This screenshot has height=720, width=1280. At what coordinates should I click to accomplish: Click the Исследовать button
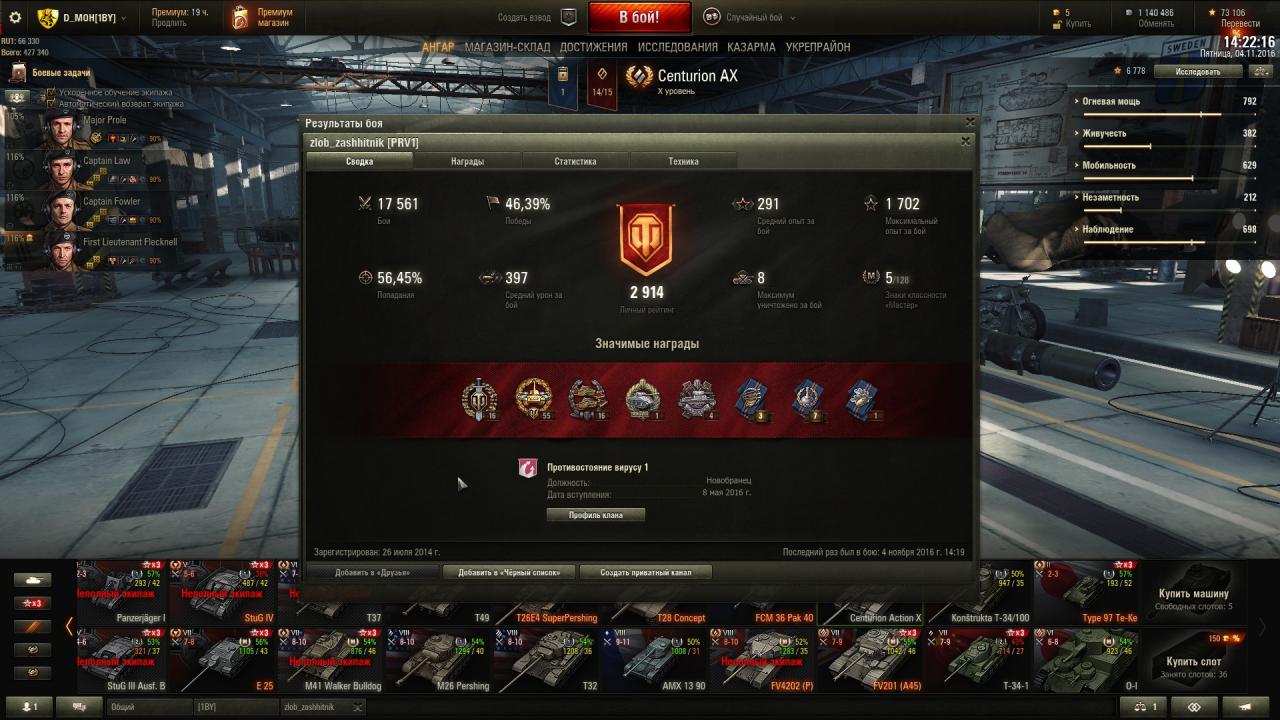[x=1198, y=72]
